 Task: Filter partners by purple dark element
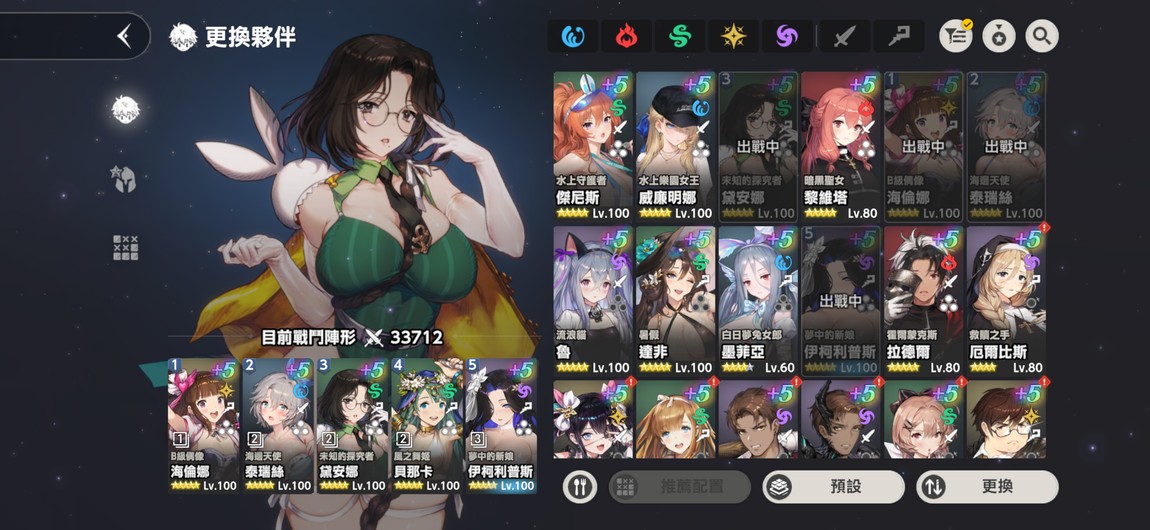pos(788,37)
